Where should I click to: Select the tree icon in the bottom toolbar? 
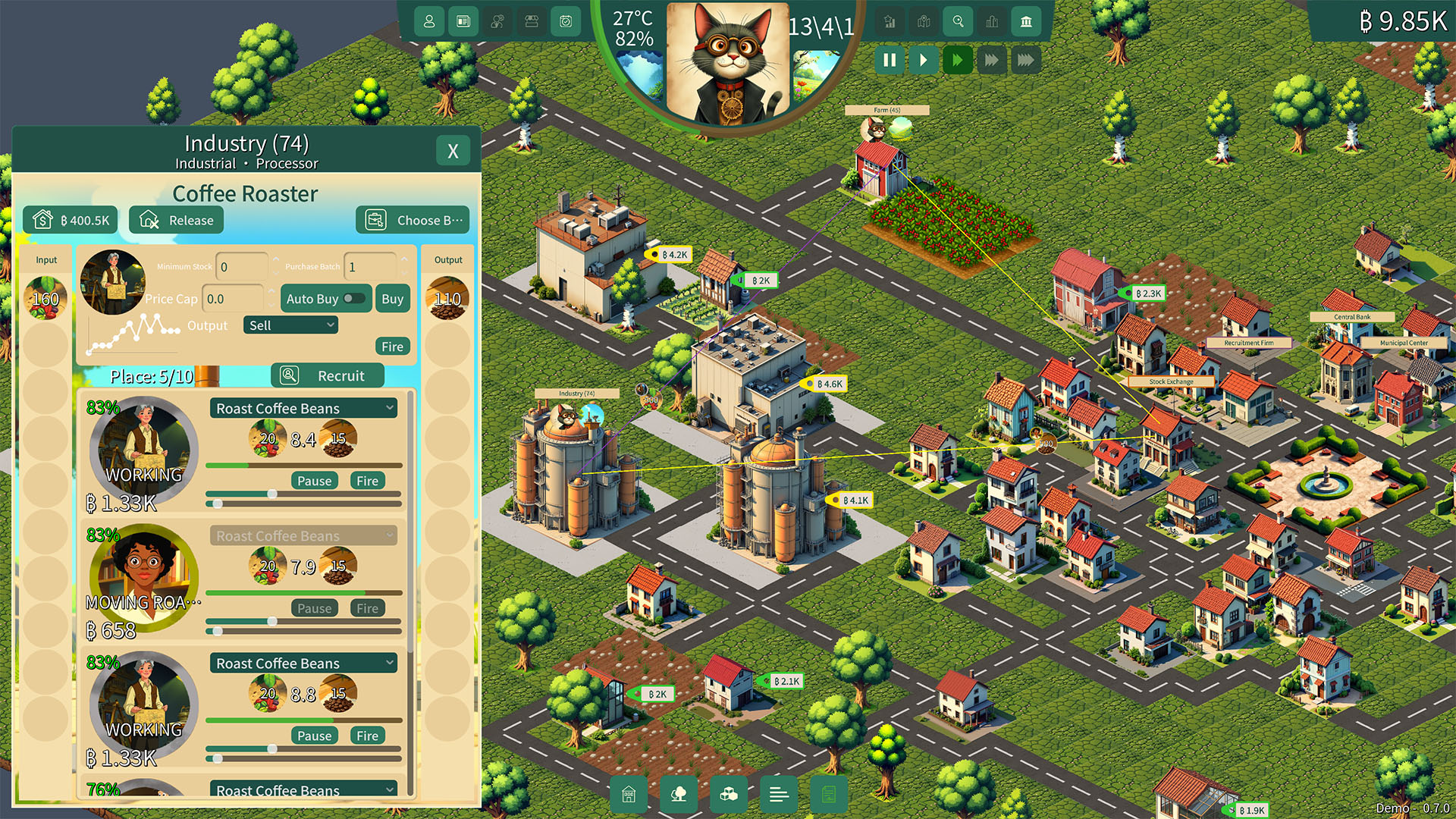[679, 795]
